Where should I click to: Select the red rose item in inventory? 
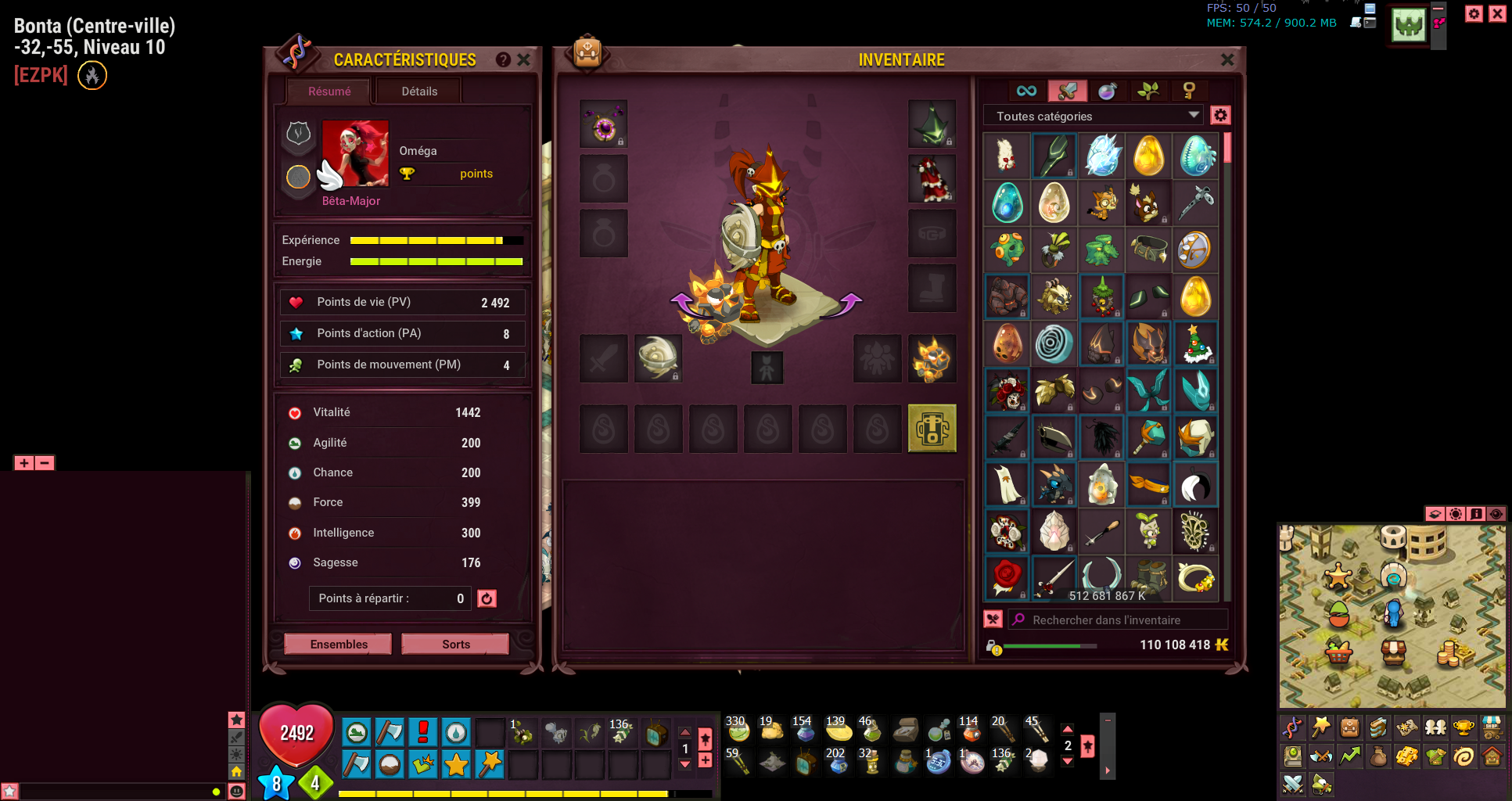(x=1007, y=577)
